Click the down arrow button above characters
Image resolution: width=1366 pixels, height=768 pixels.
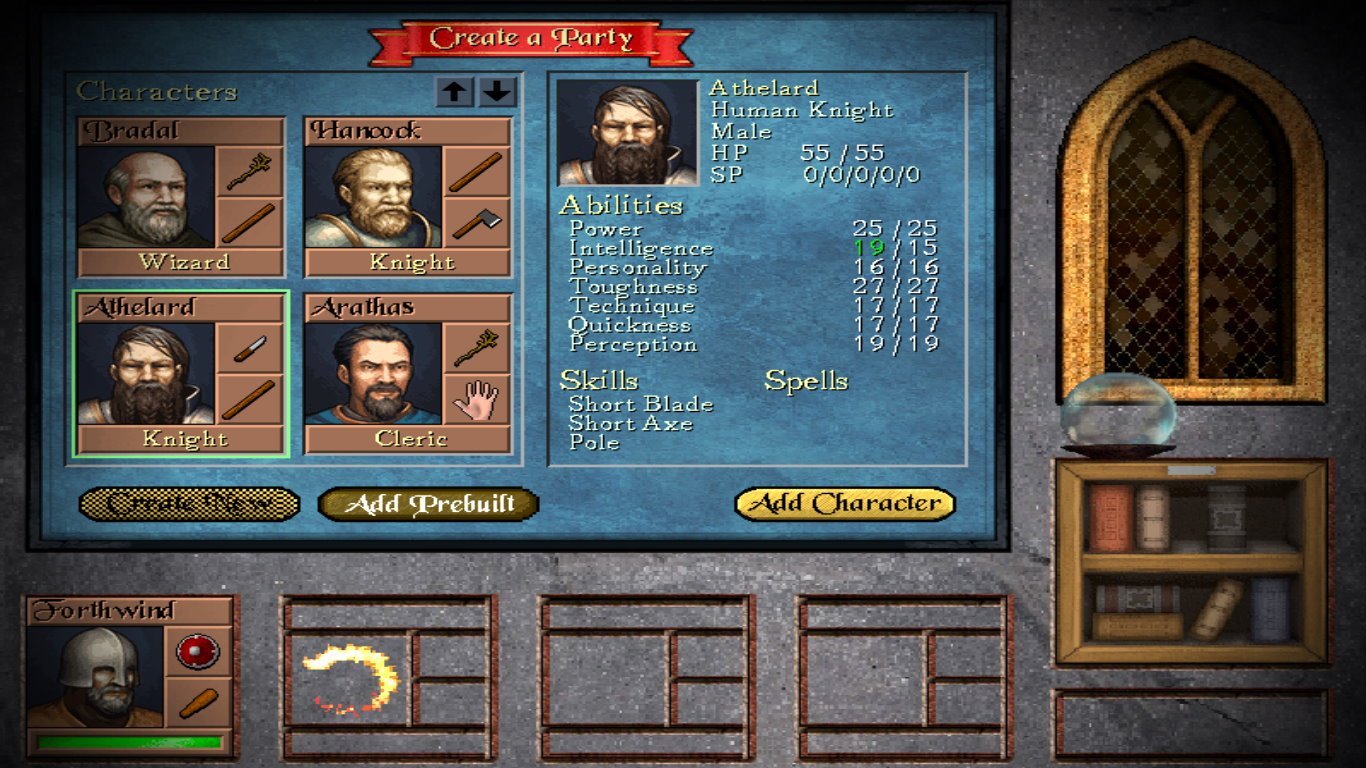tap(497, 92)
